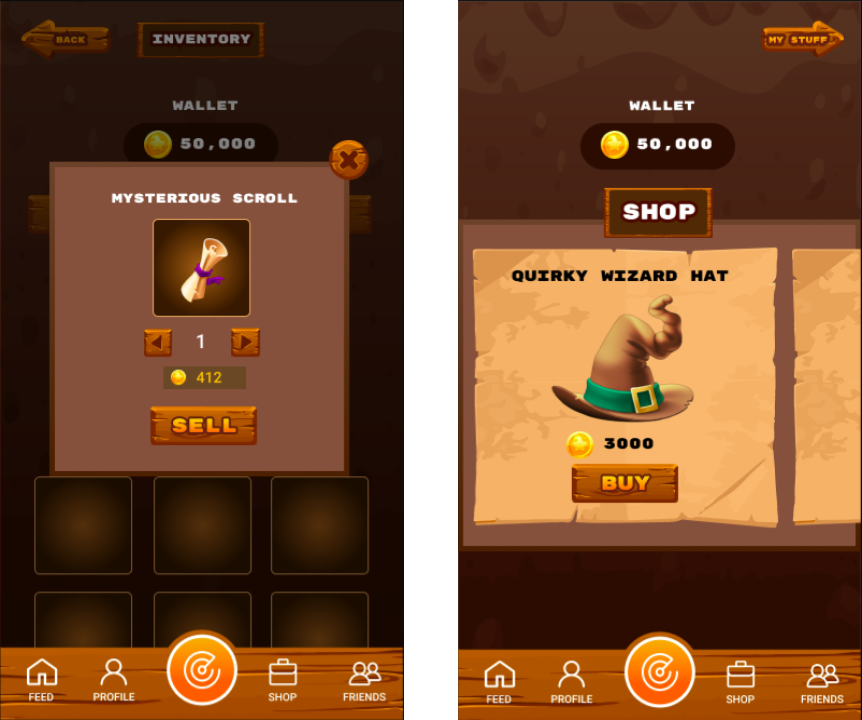Sell the Mysterious Scroll
862x720 pixels.
coord(204,425)
